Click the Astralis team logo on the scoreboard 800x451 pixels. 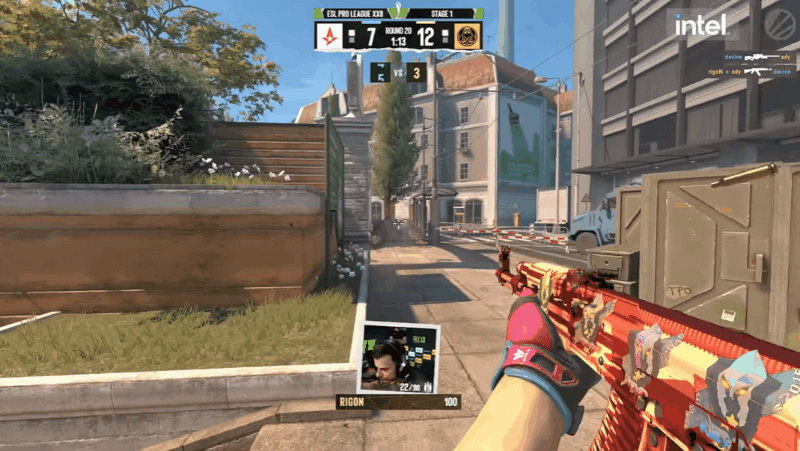coord(331,37)
